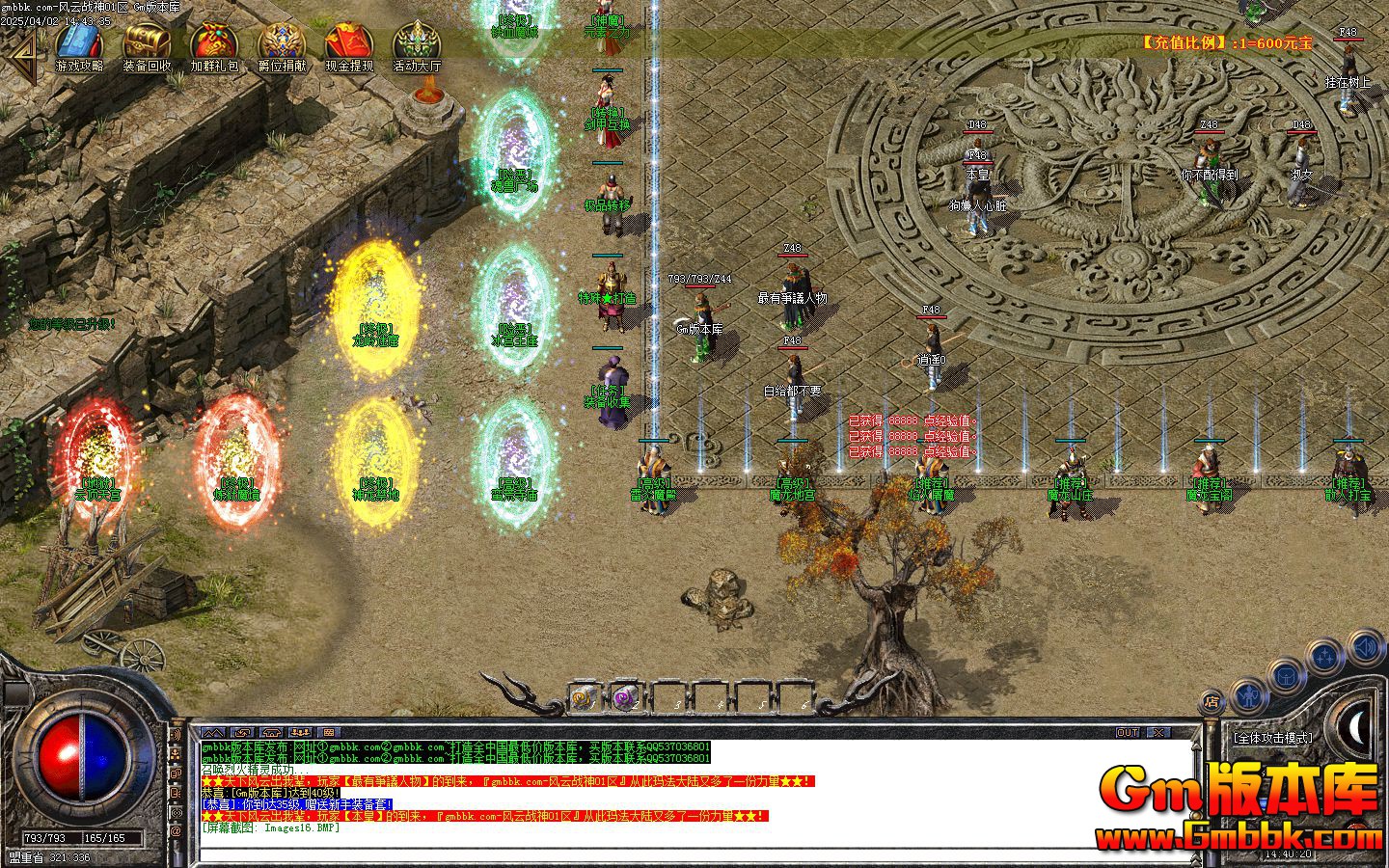Switch off 全体攻击模式 attack mode
This screenshot has height=868, width=1389.
coord(1273,738)
